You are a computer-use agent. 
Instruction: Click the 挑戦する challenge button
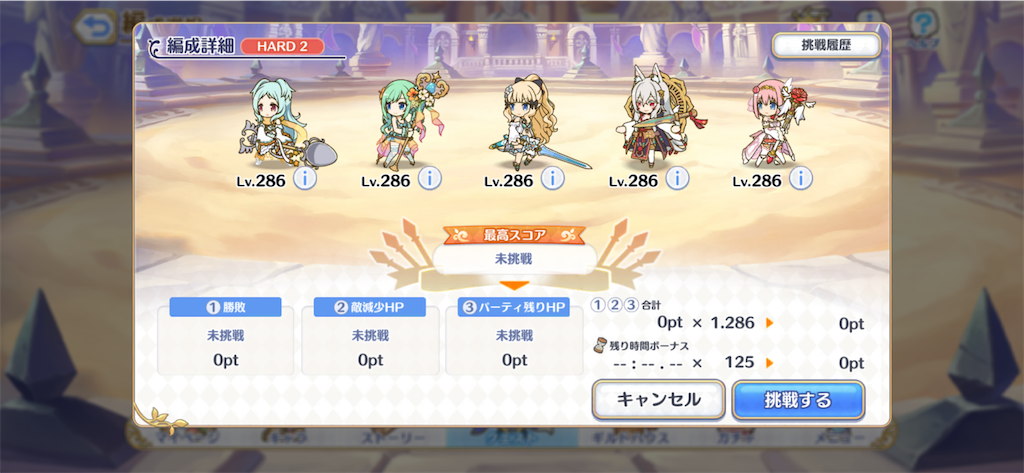click(797, 400)
